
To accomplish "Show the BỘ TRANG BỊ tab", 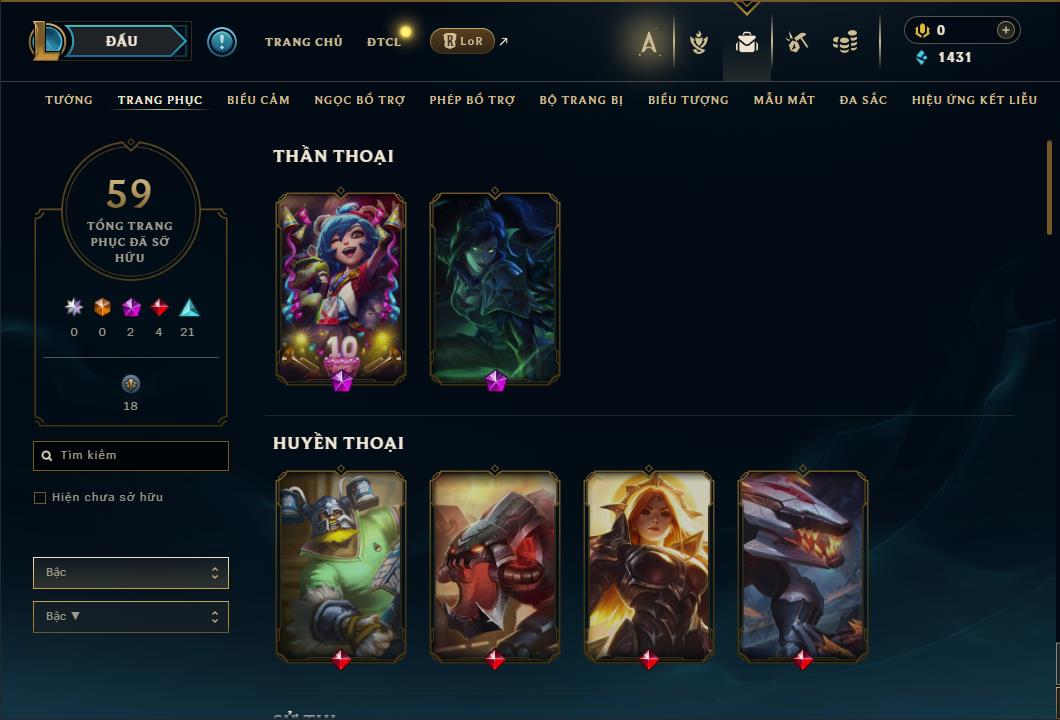I will pyautogui.click(x=581, y=100).
